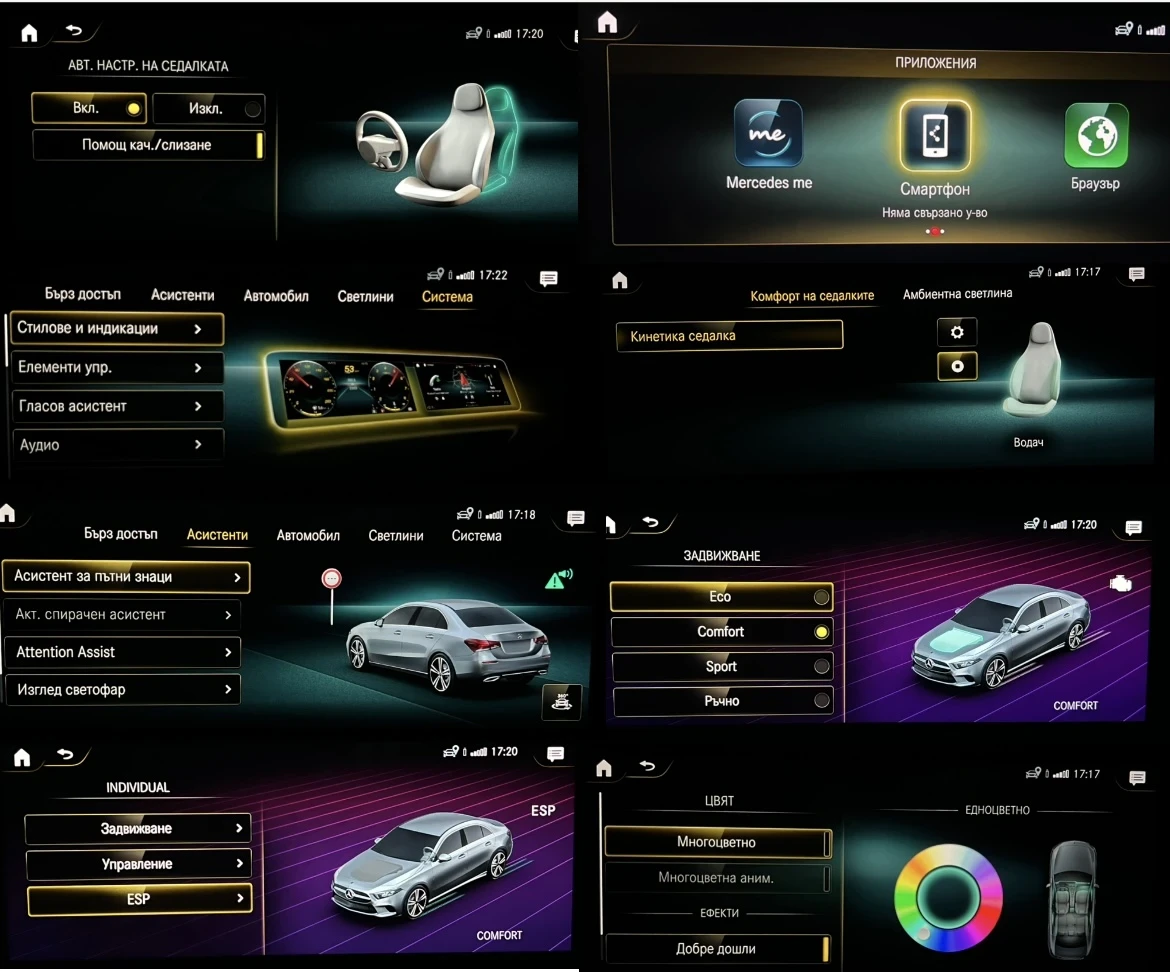Viewport: 1170px width, 972px height.
Task: Switch to the Амбиентна светлина tab
Action: click(x=957, y=294)
